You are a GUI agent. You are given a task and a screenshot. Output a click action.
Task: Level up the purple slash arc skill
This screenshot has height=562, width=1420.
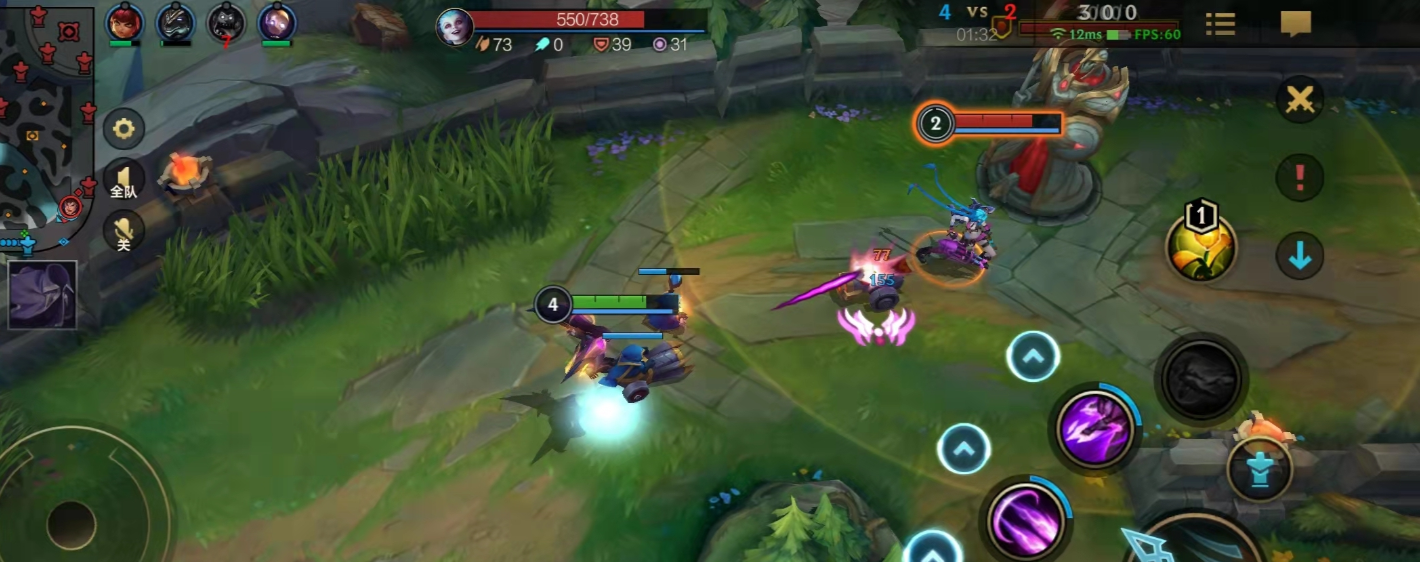[964, 449]
